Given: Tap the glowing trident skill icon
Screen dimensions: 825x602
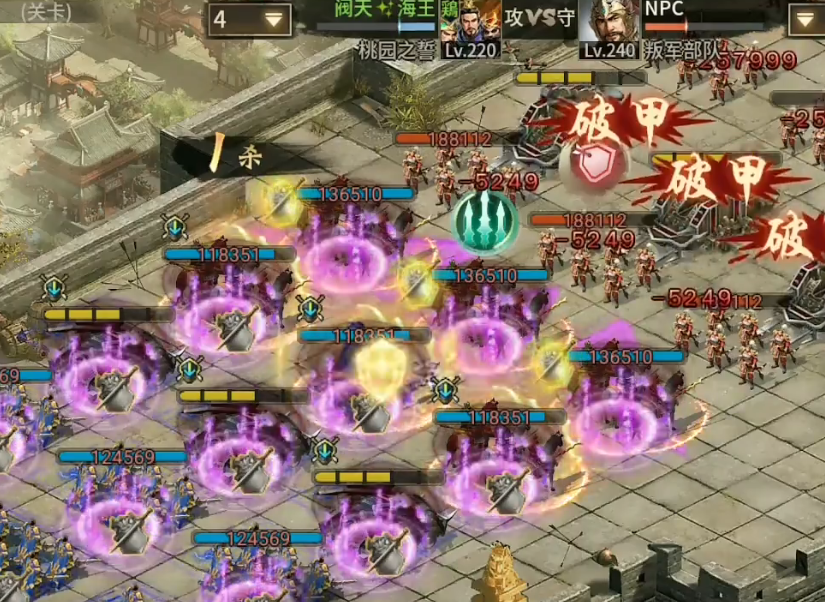Looking at the screenshot, I should [485, 222].
